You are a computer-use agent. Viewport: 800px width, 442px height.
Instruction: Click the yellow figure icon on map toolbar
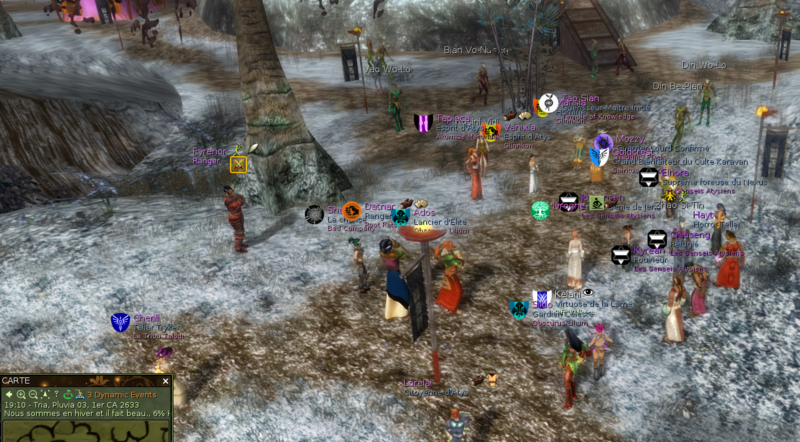(x=79, y=394)
